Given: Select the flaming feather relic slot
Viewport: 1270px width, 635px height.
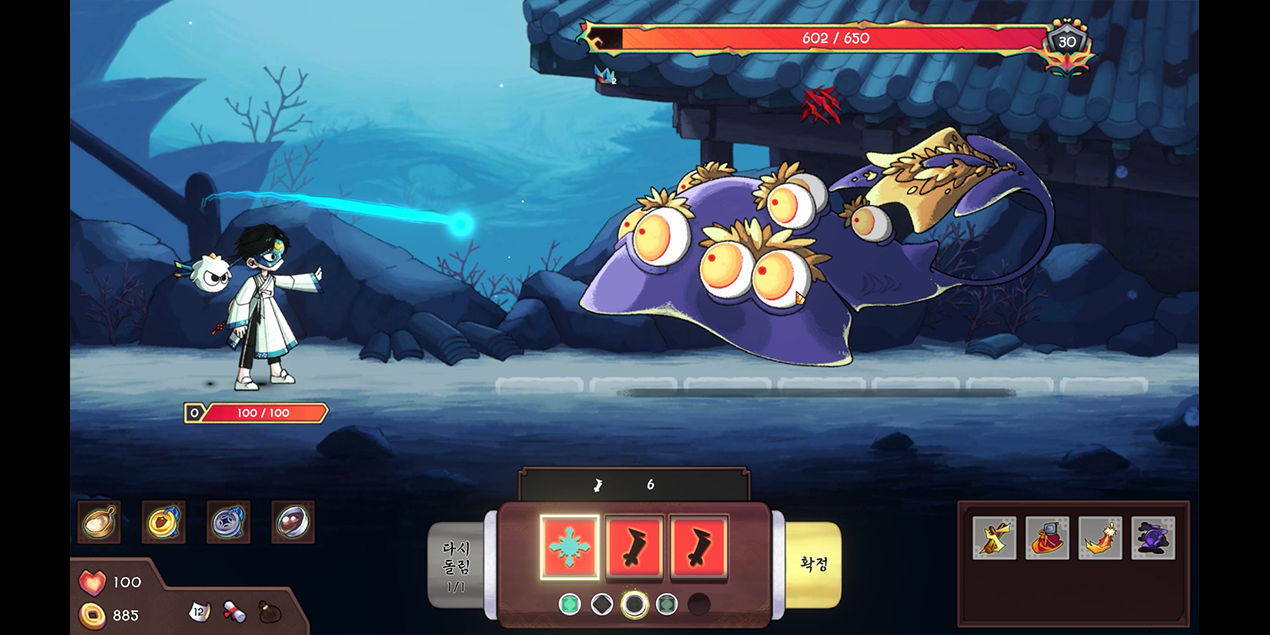Looking at the screenshot, I should click(1100, 538).
